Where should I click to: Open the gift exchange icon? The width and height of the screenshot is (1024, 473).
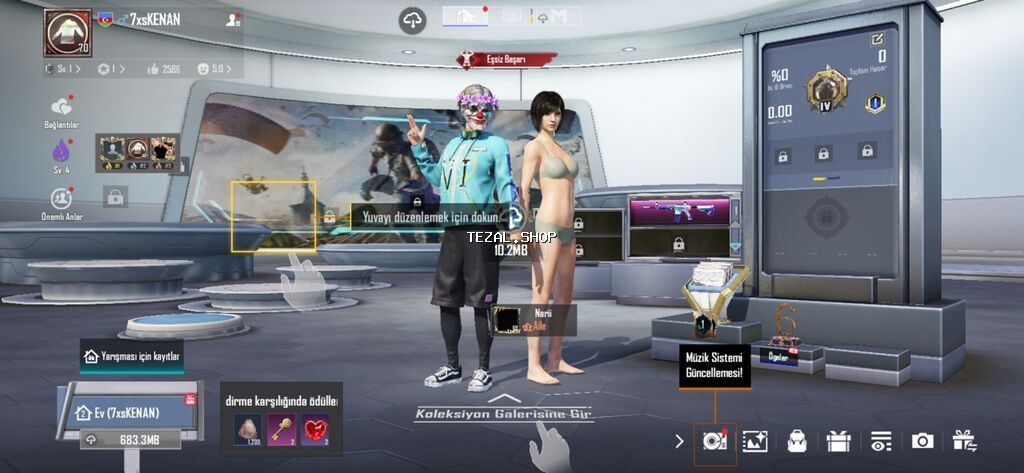tap(965, 441)
